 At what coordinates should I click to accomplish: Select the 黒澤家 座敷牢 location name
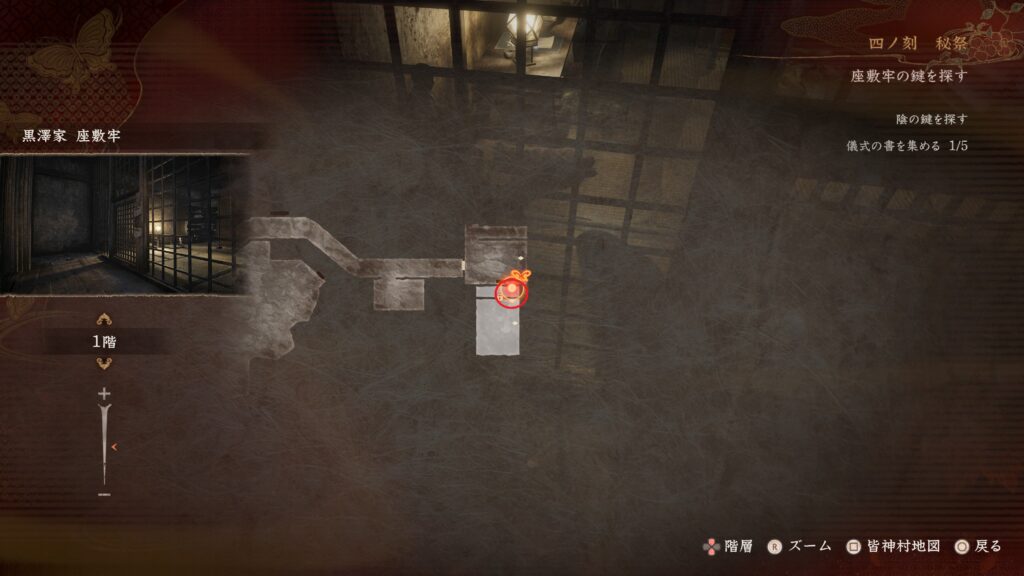tap(71, 136)
